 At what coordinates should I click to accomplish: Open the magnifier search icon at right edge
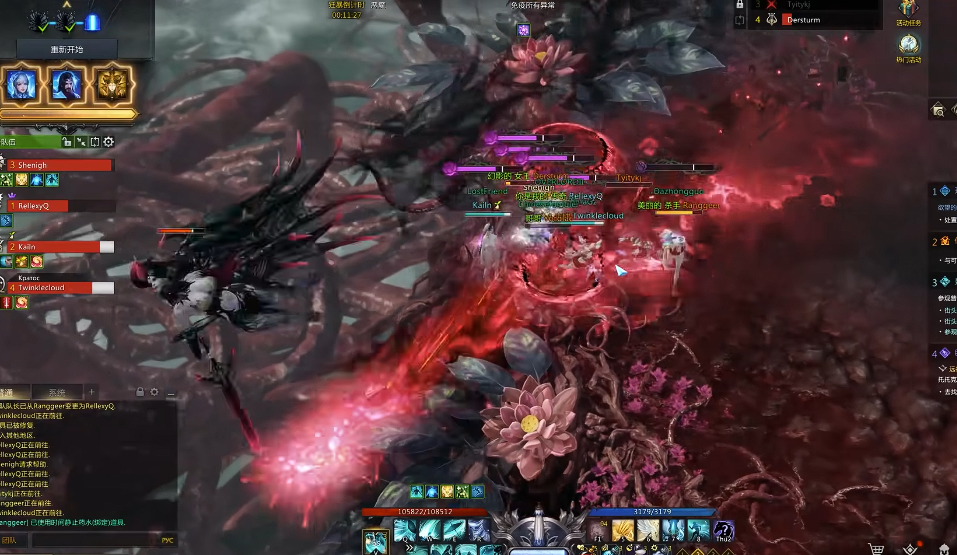click(939, 110)
